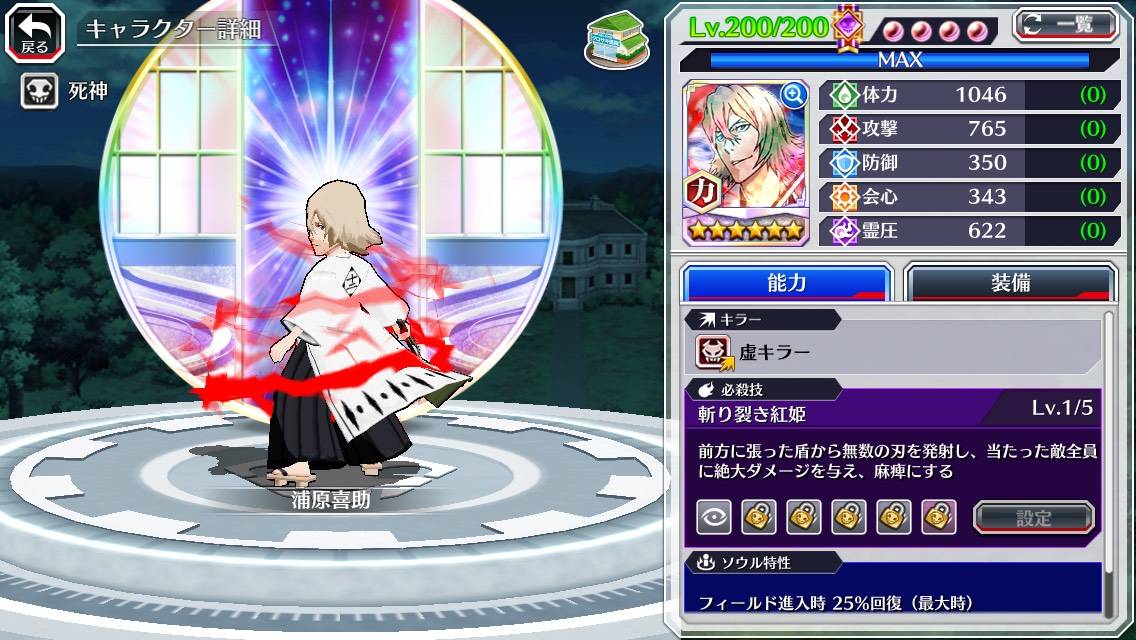The height and width of the screenshot is (640, 1136).
Task: Select the 虚キラー skill icon
Action: tap(714, 352)
